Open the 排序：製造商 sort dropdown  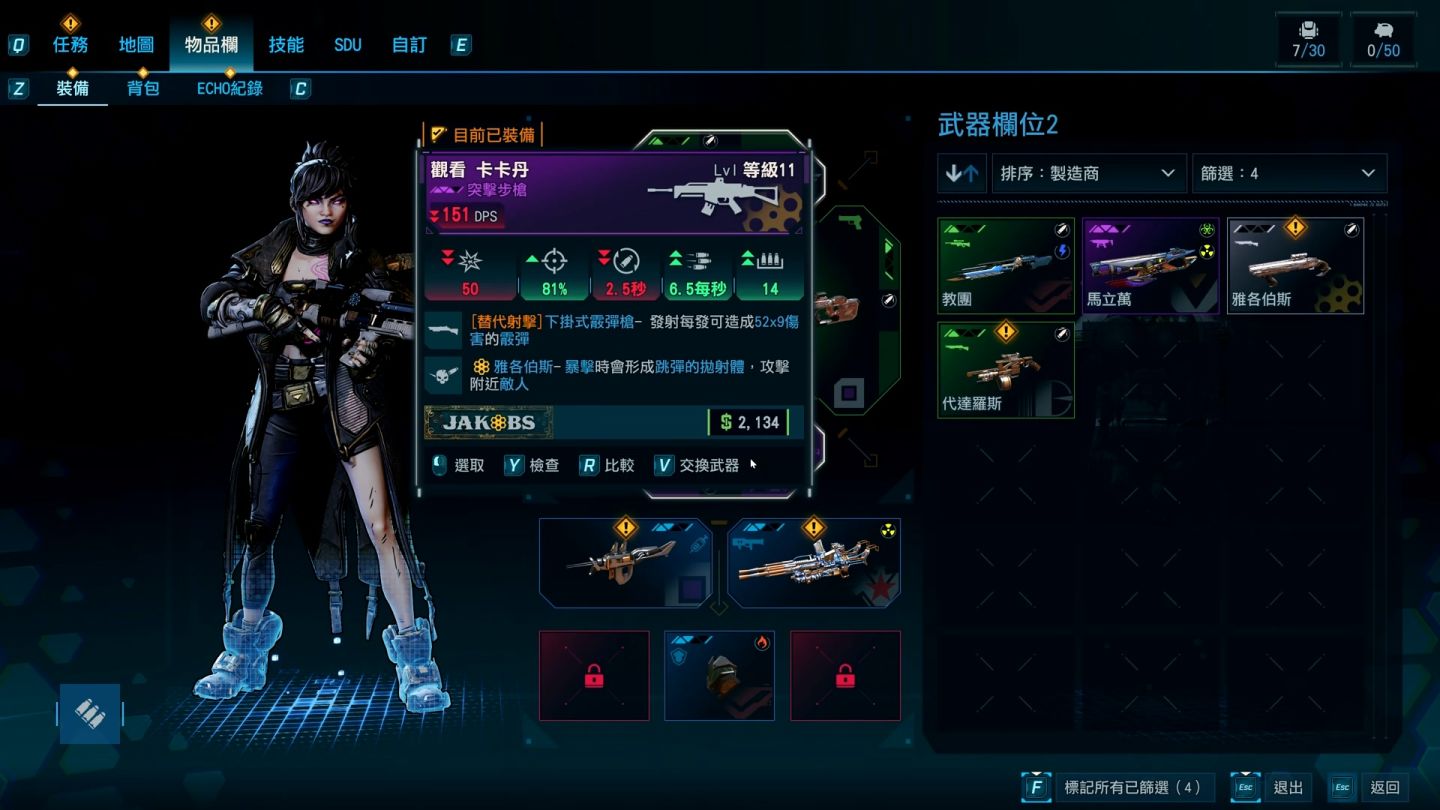(1088, 173)
